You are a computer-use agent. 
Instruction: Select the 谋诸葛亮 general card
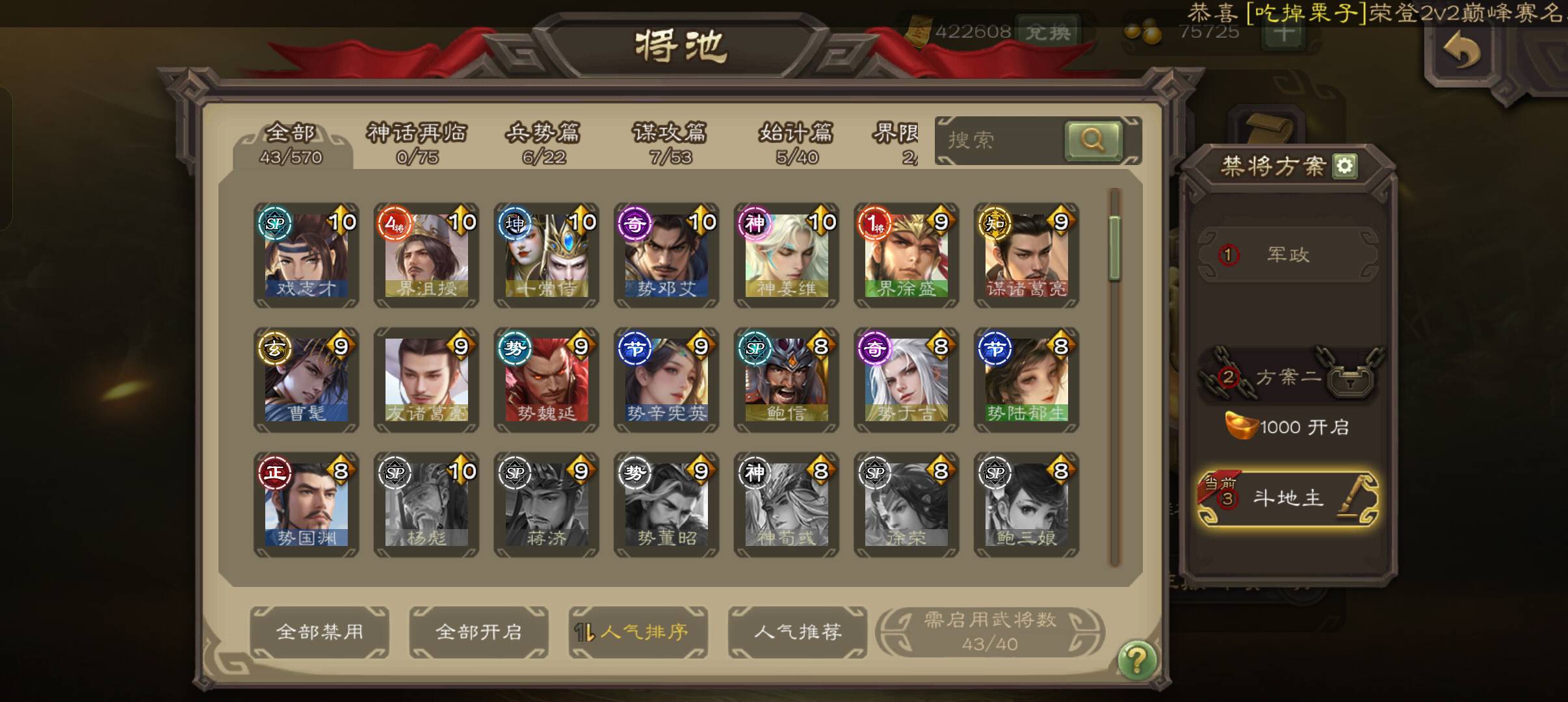1026,255
